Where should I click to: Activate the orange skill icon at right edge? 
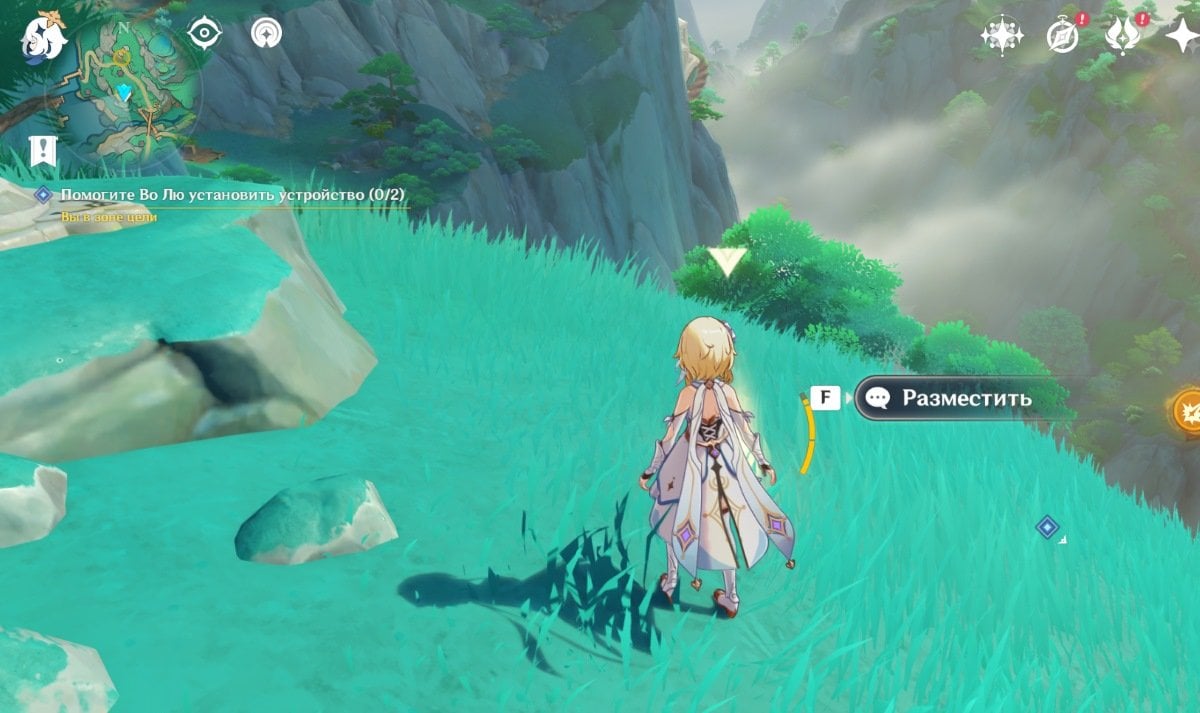tap(1188, 411)
